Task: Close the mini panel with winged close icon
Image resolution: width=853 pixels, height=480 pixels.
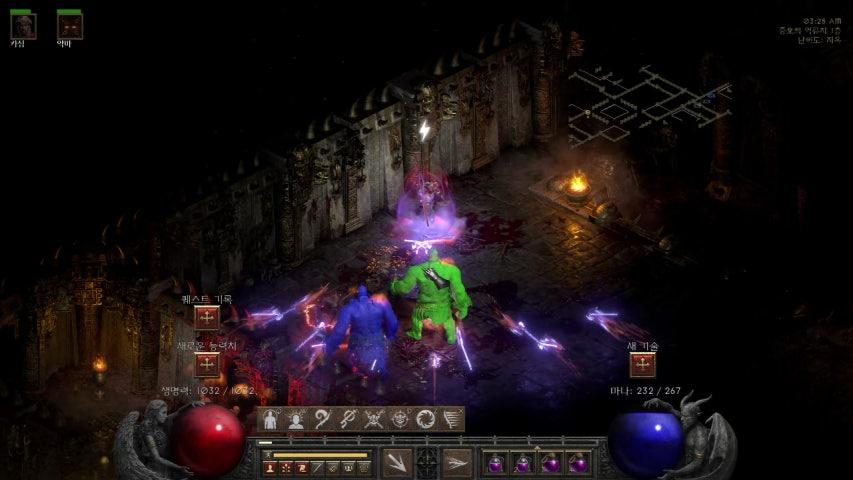Action: coord(452,419)
